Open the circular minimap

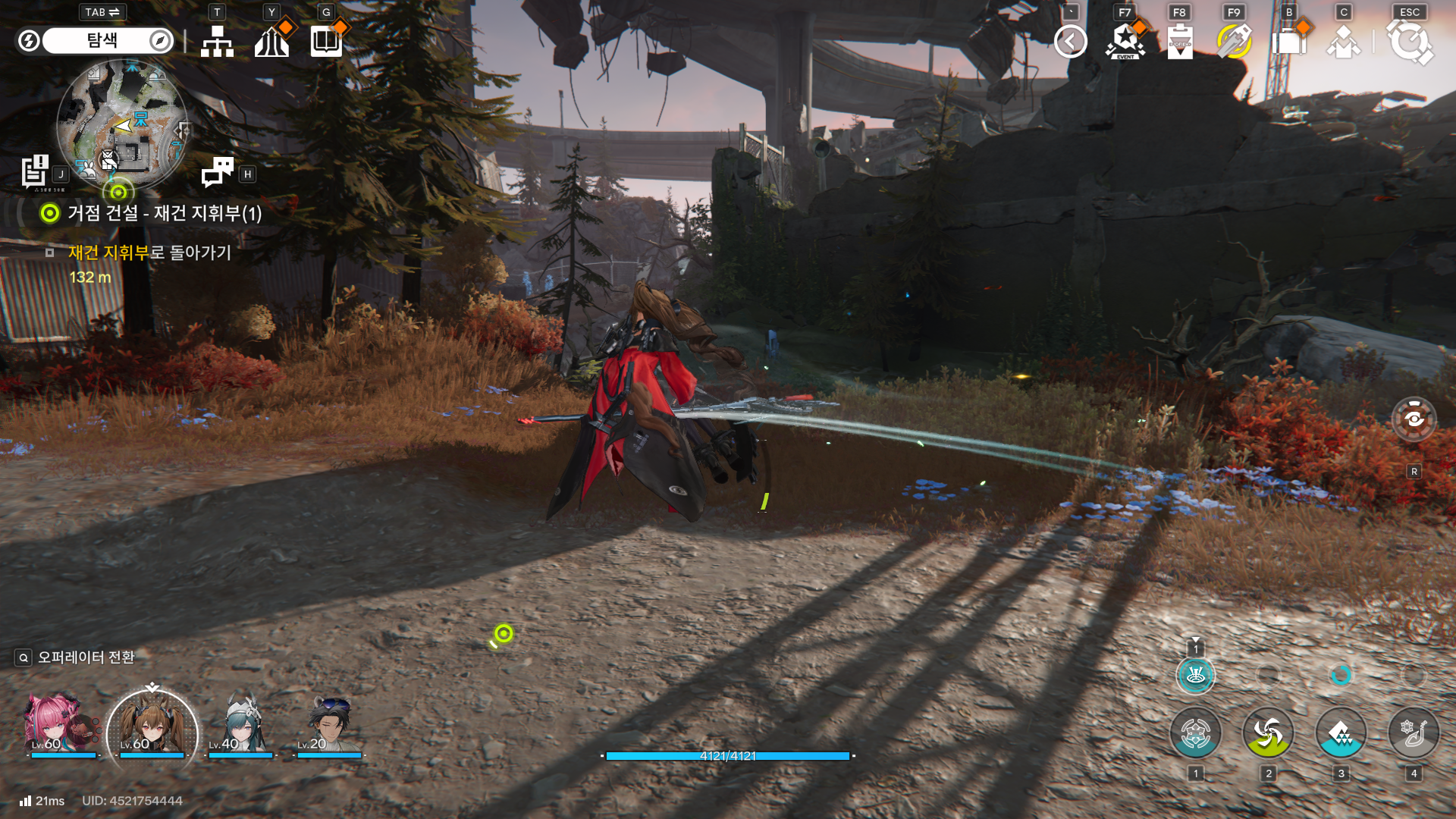[x=122, y=127]
